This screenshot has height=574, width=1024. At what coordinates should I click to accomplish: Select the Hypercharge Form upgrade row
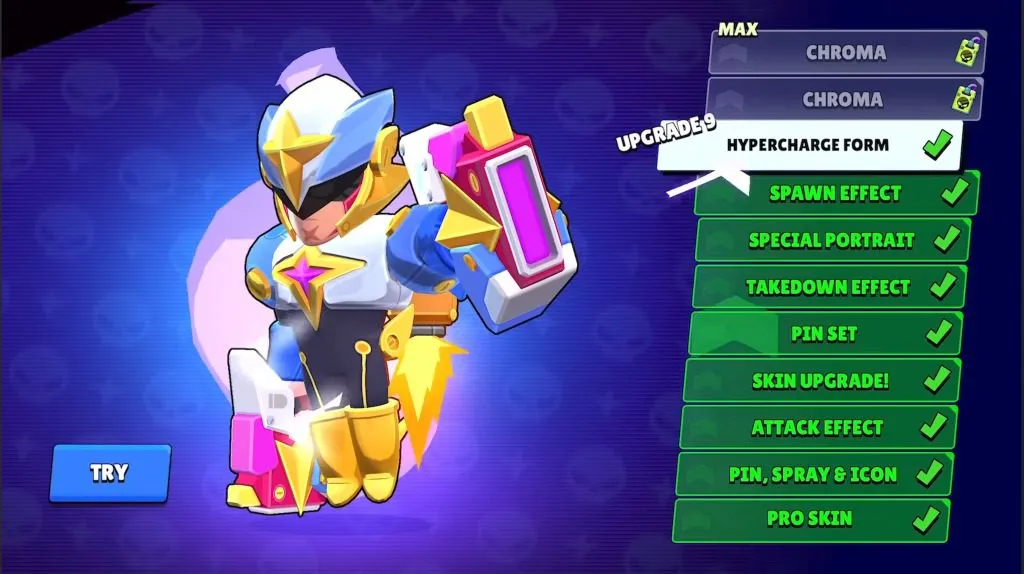click(808, 146)
